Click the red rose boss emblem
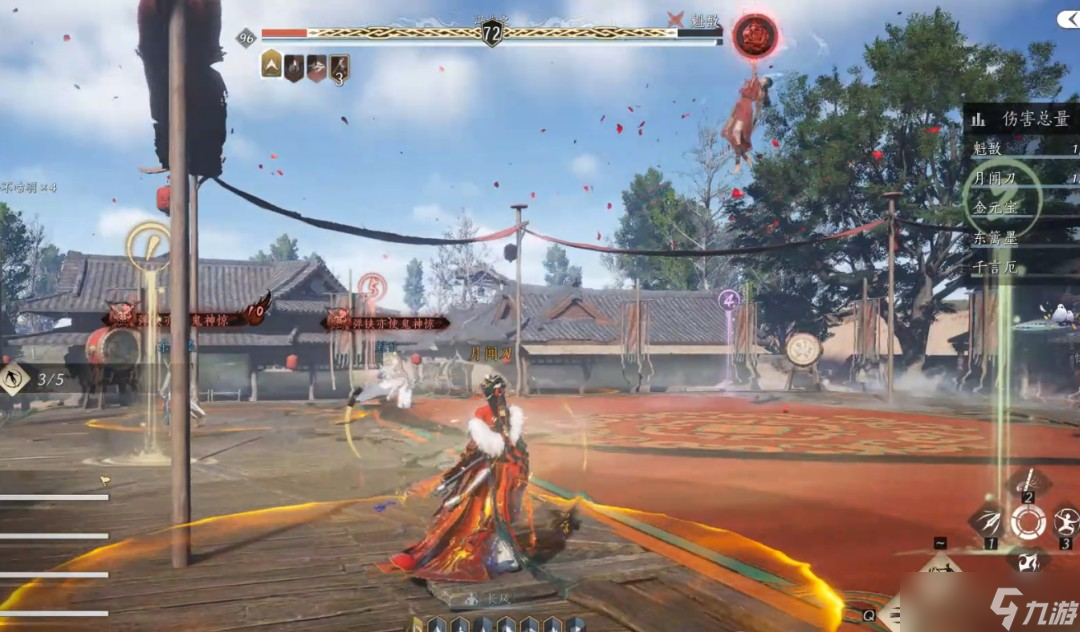The image size is (1080, 632). [x=755, y=36]
